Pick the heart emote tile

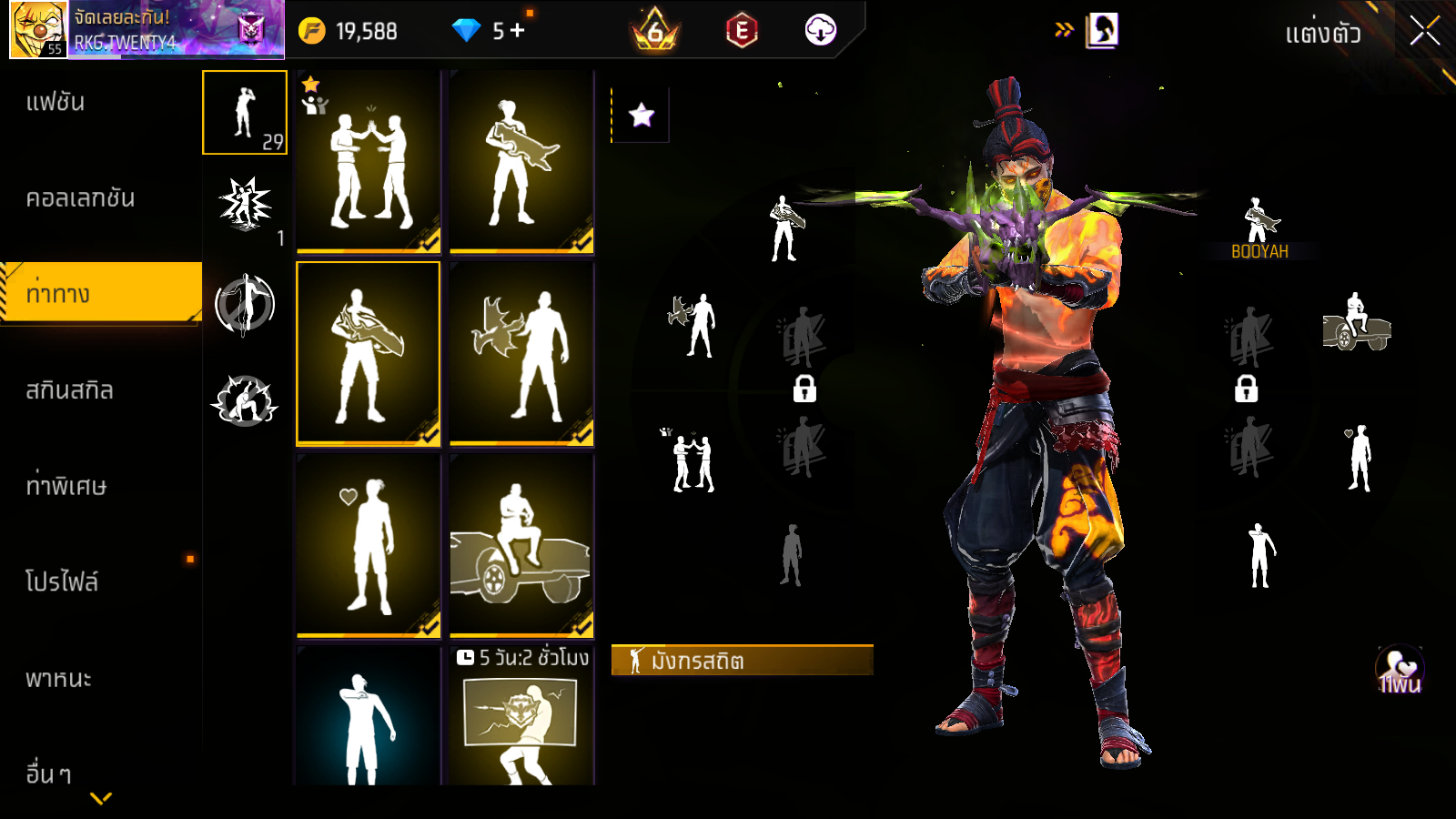[x=369, y=545]
